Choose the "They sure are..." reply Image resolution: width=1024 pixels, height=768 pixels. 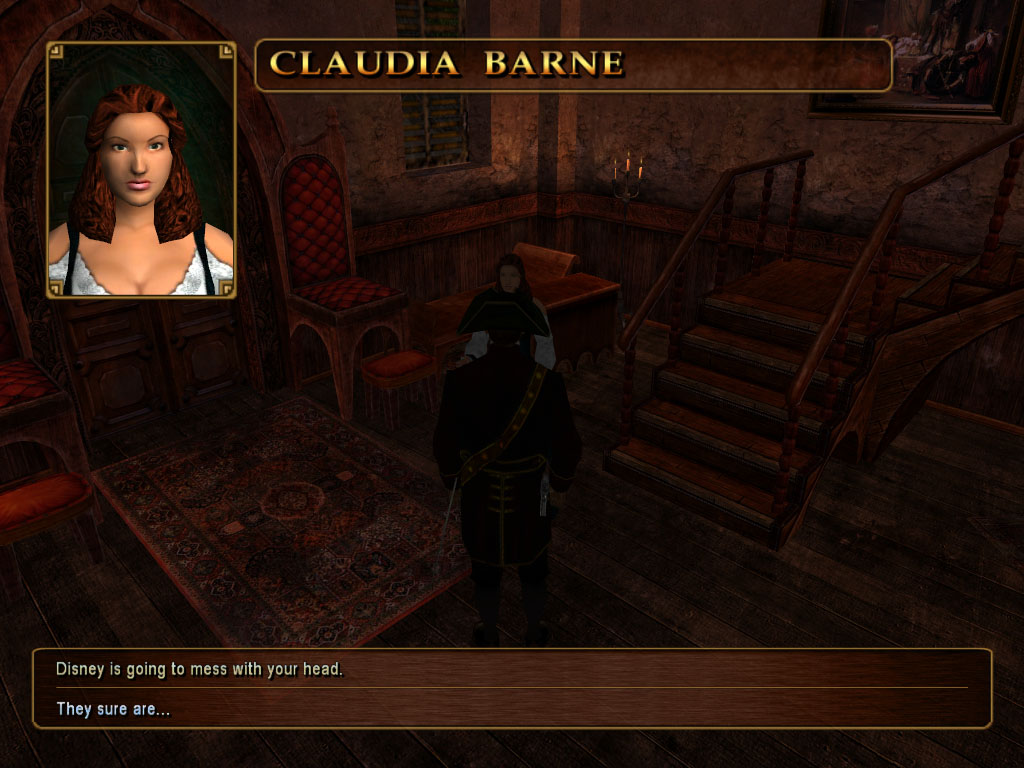(x=113, y=710)
